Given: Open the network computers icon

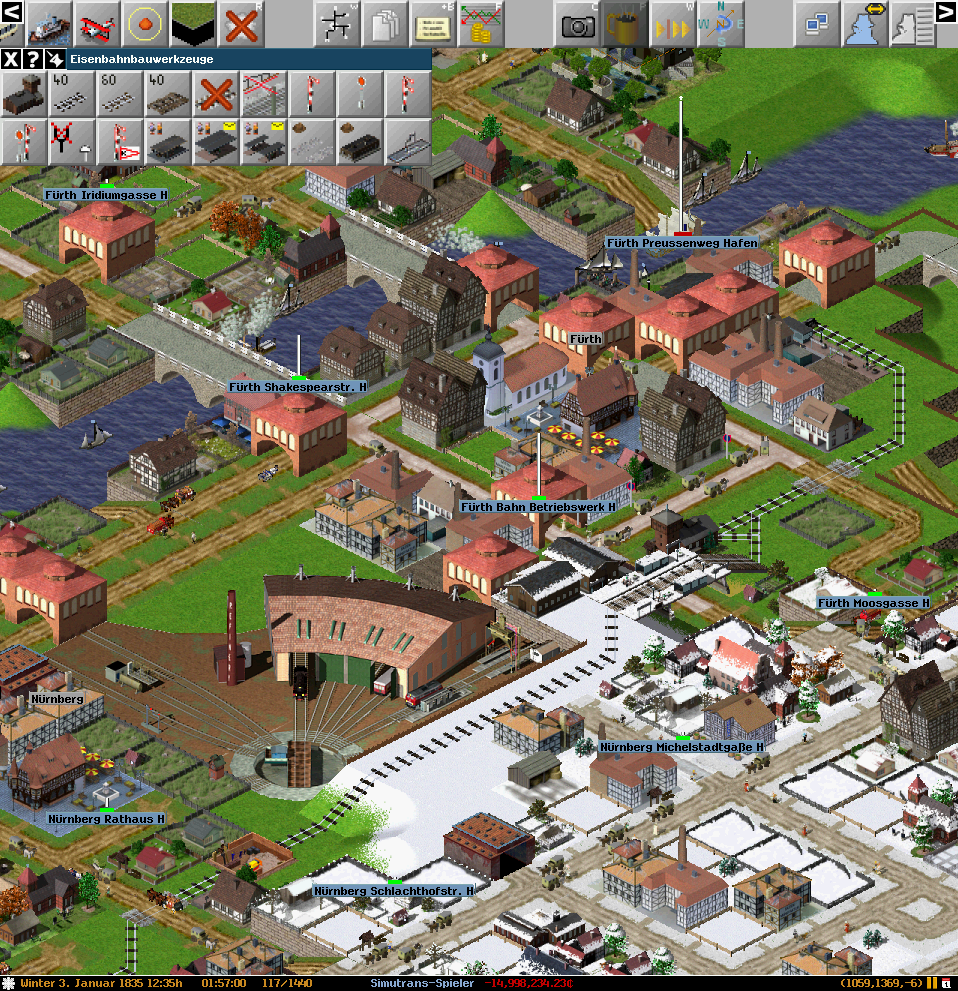Looking at the screenshot, I should [818, 22].
